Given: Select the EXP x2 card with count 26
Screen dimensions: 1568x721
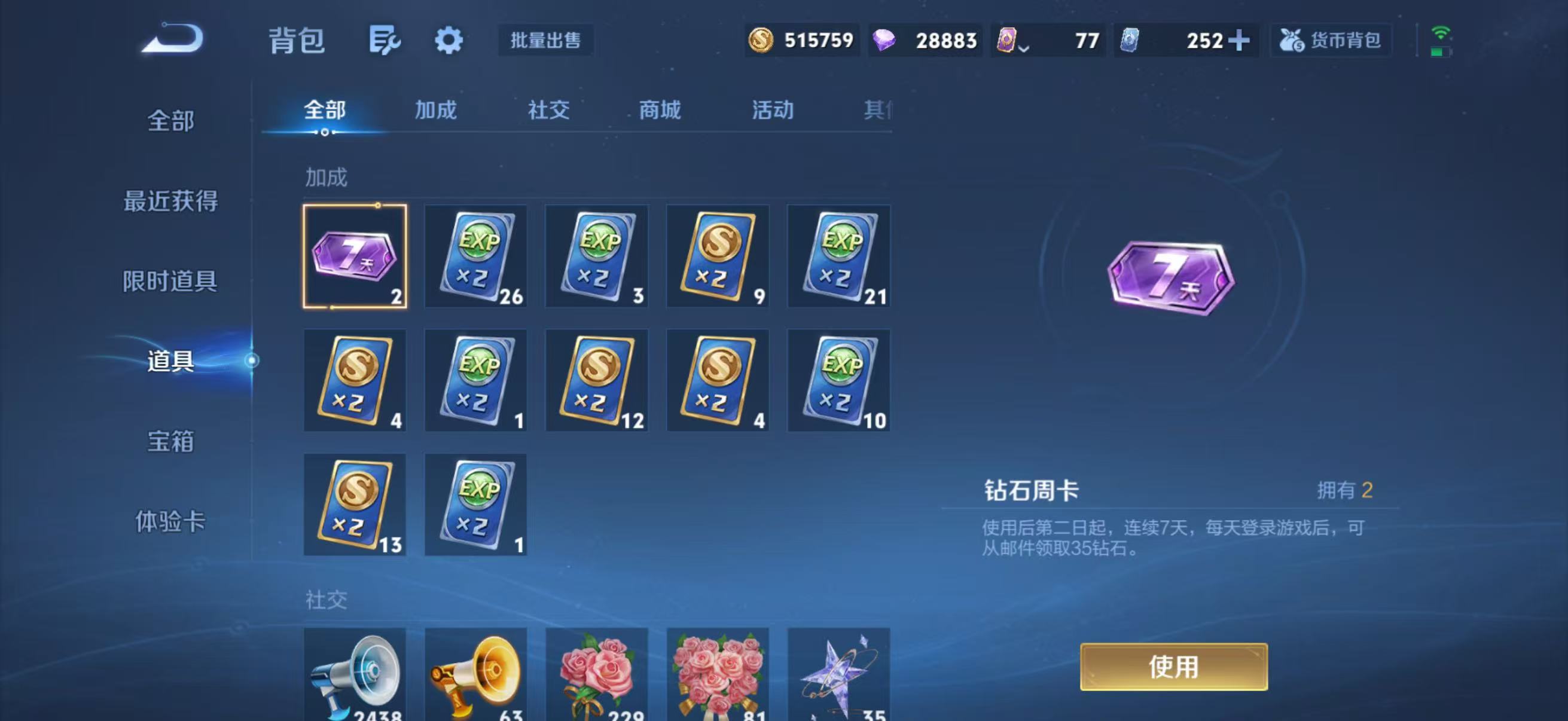Looking at the screenshot, I should [476, 256].
